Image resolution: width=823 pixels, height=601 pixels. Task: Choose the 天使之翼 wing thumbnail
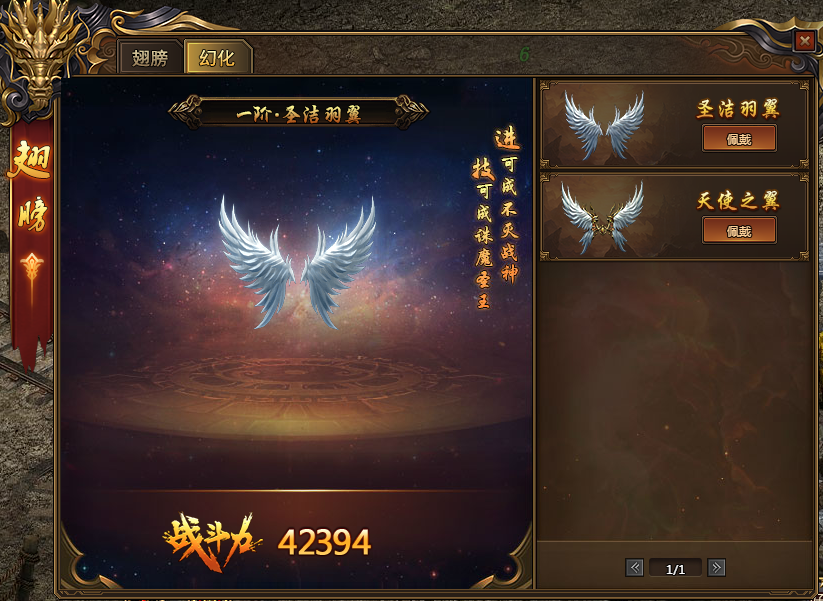point(602,216)
